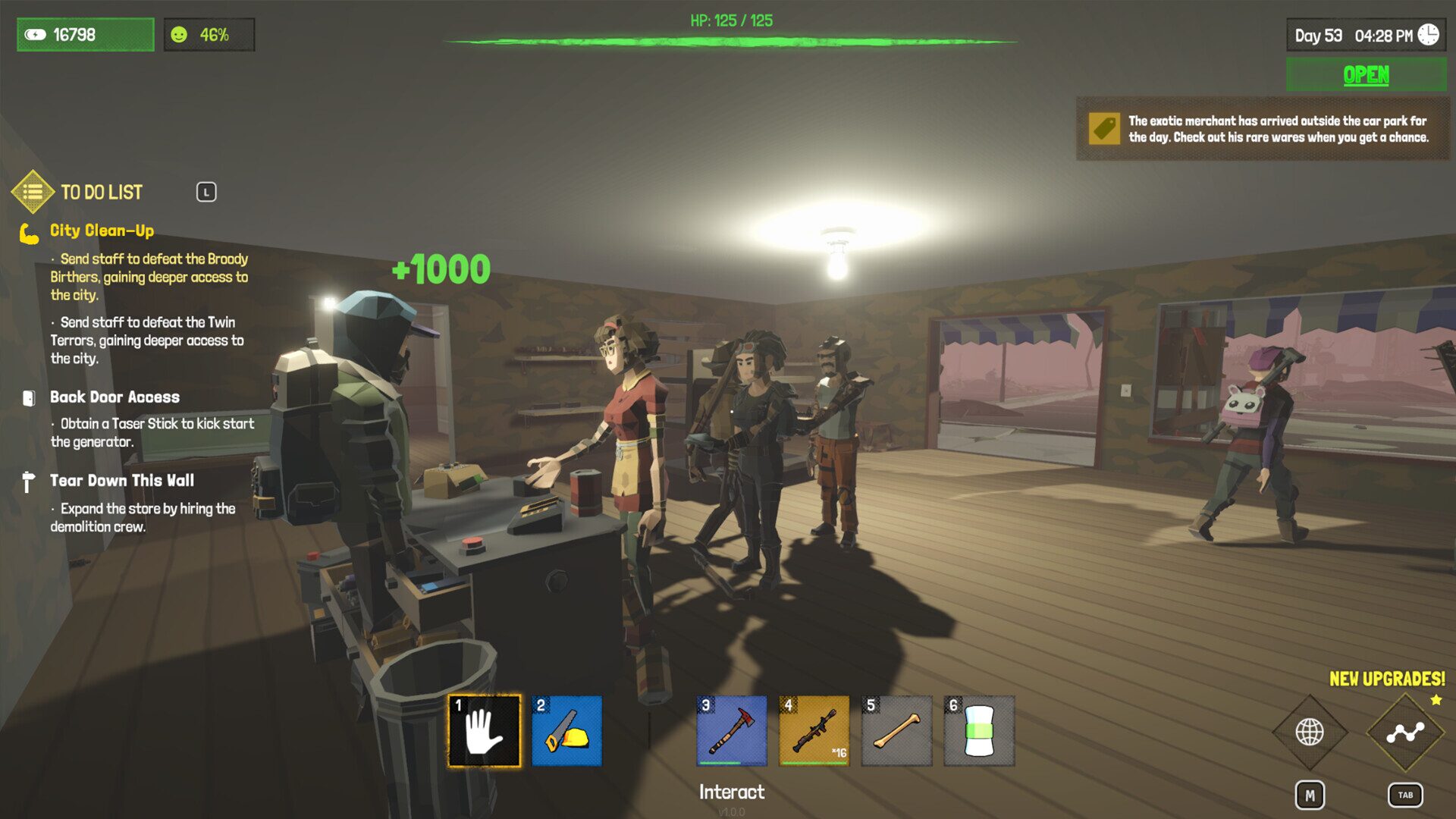Click the Day 53 date label
Screen dimensions: 1456x819
tap(1320, 34)
